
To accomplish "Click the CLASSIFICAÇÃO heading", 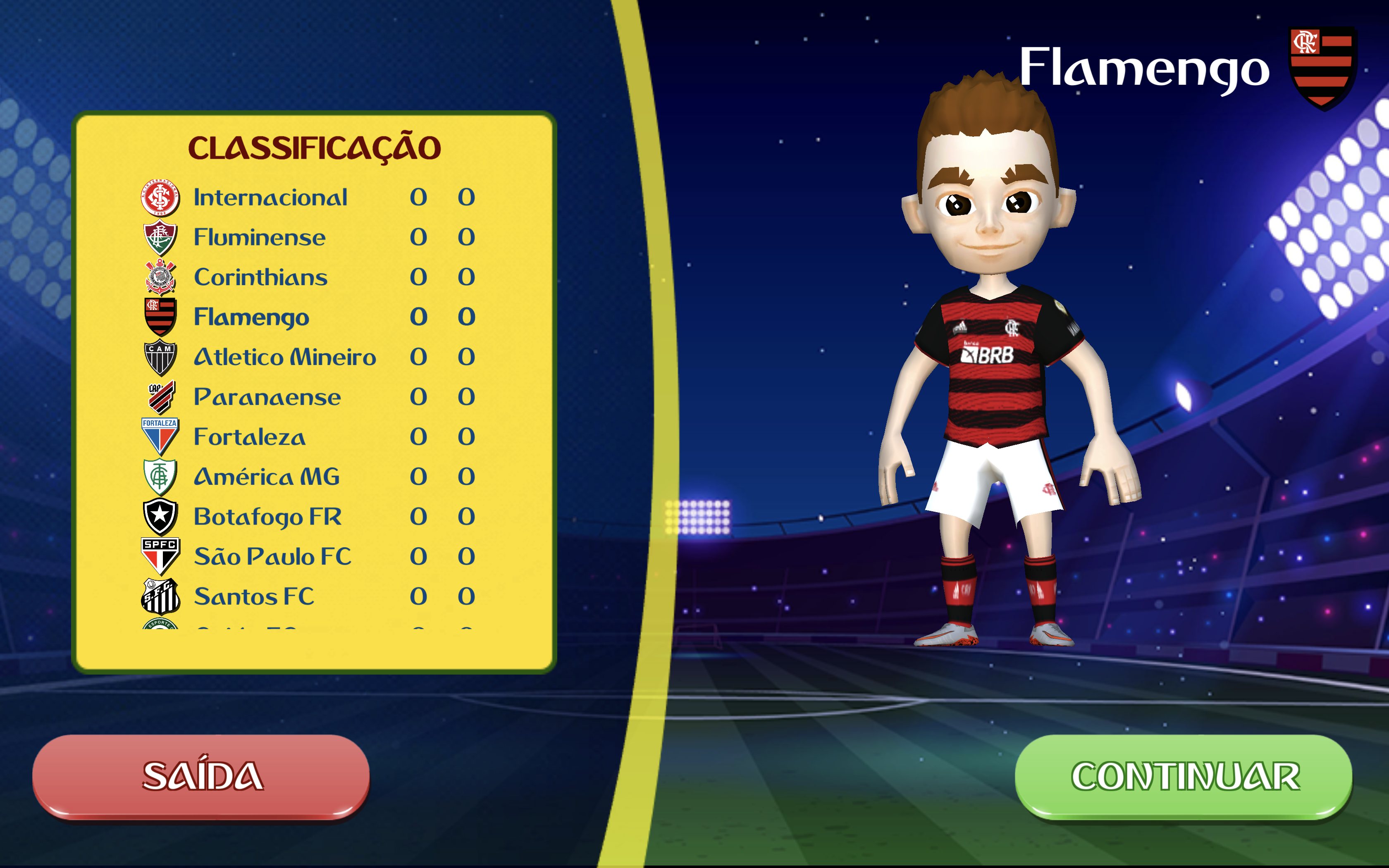I will (x=317, y=147).
